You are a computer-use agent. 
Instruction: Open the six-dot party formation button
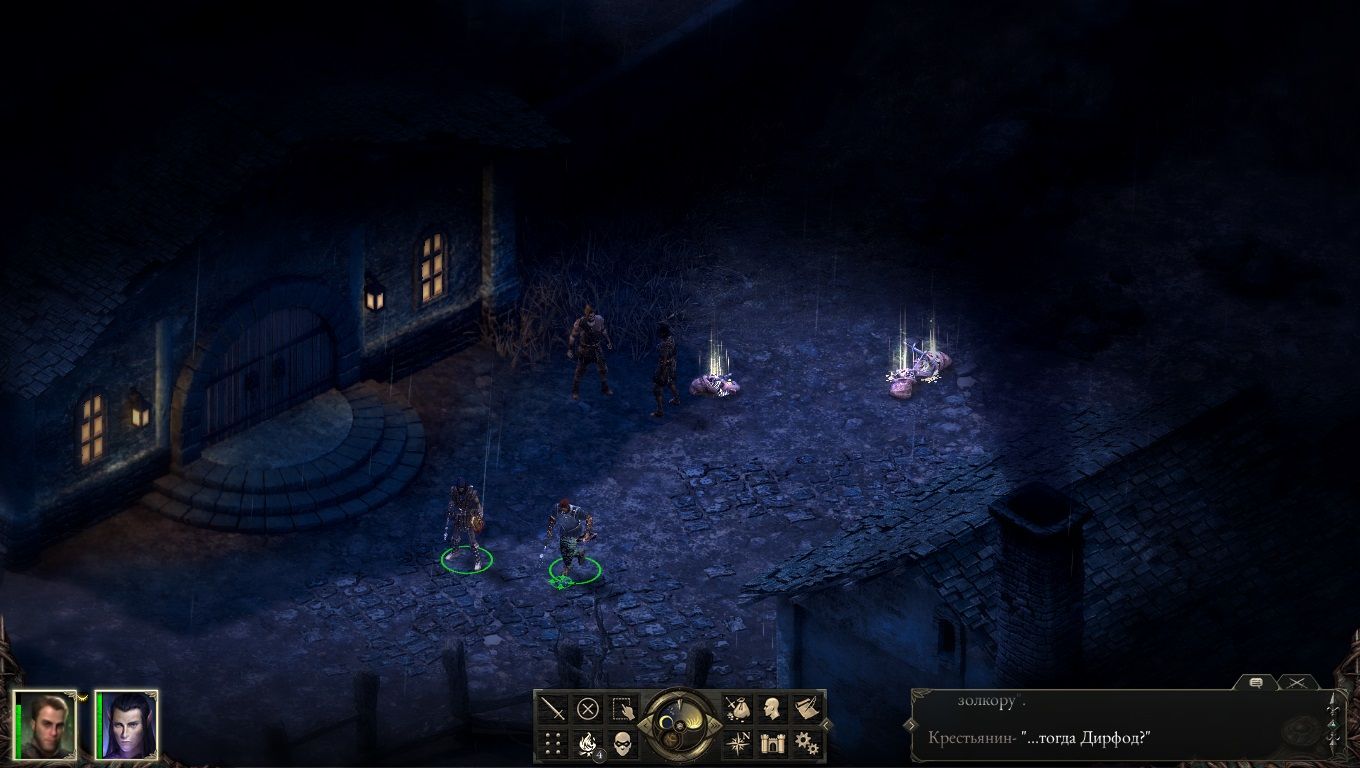pyautogui.click(x=553, y=743)
